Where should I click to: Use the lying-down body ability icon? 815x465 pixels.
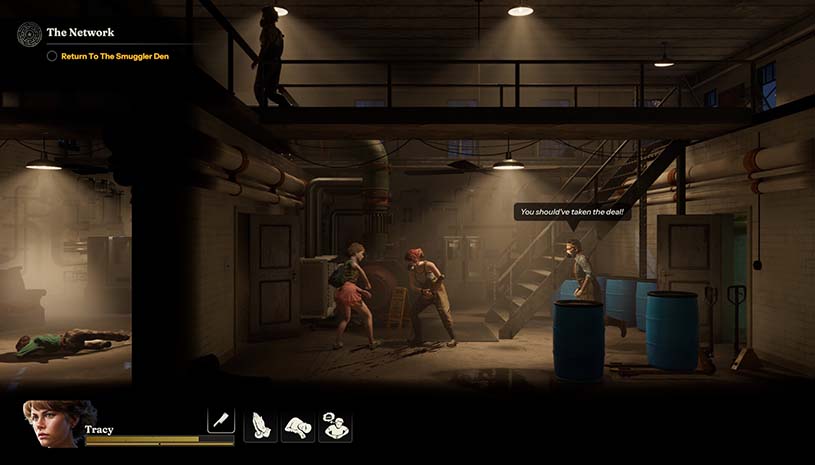click(x=298, y=426)
